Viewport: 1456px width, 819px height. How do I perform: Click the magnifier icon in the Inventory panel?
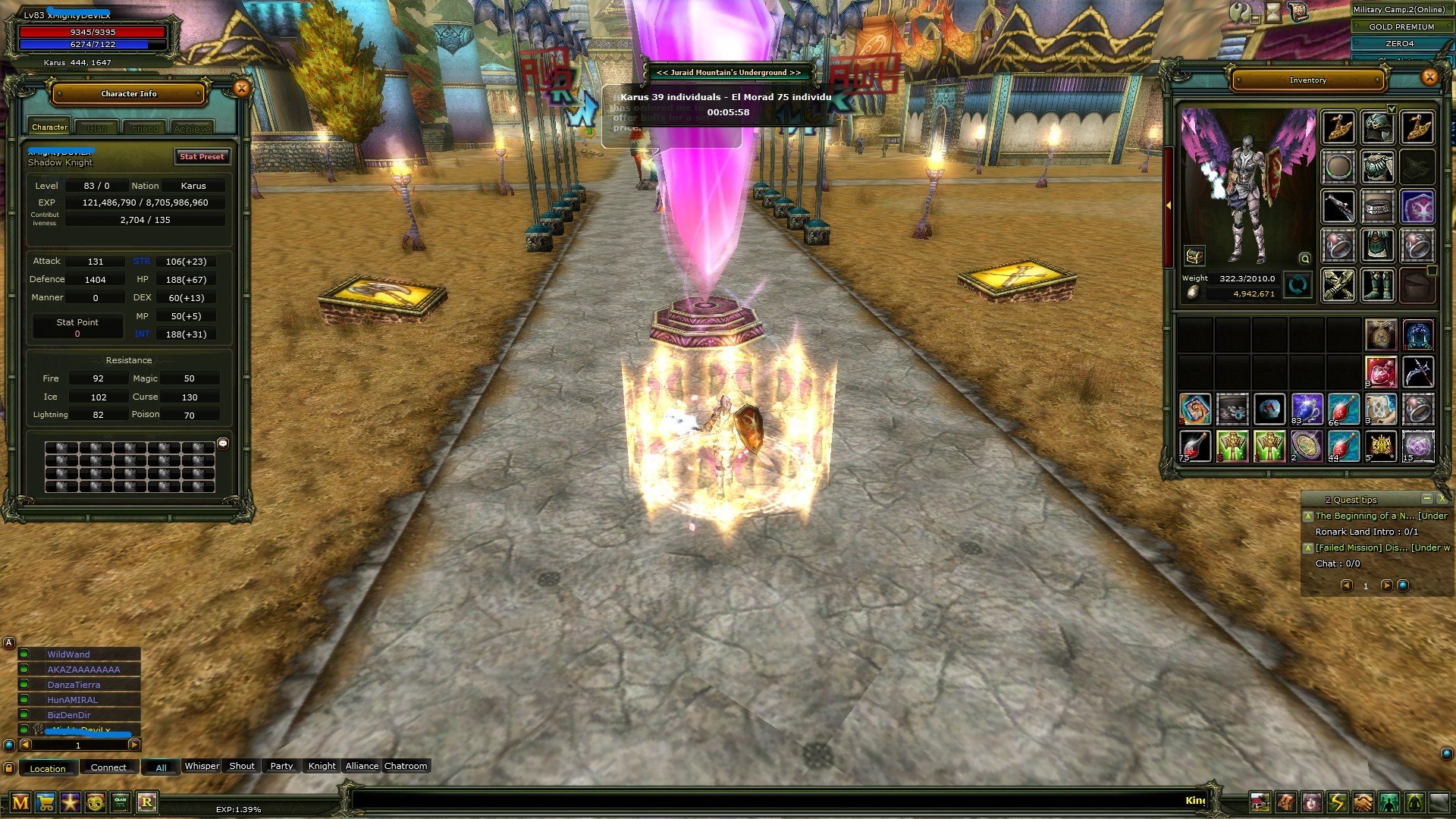[1304, 259]
